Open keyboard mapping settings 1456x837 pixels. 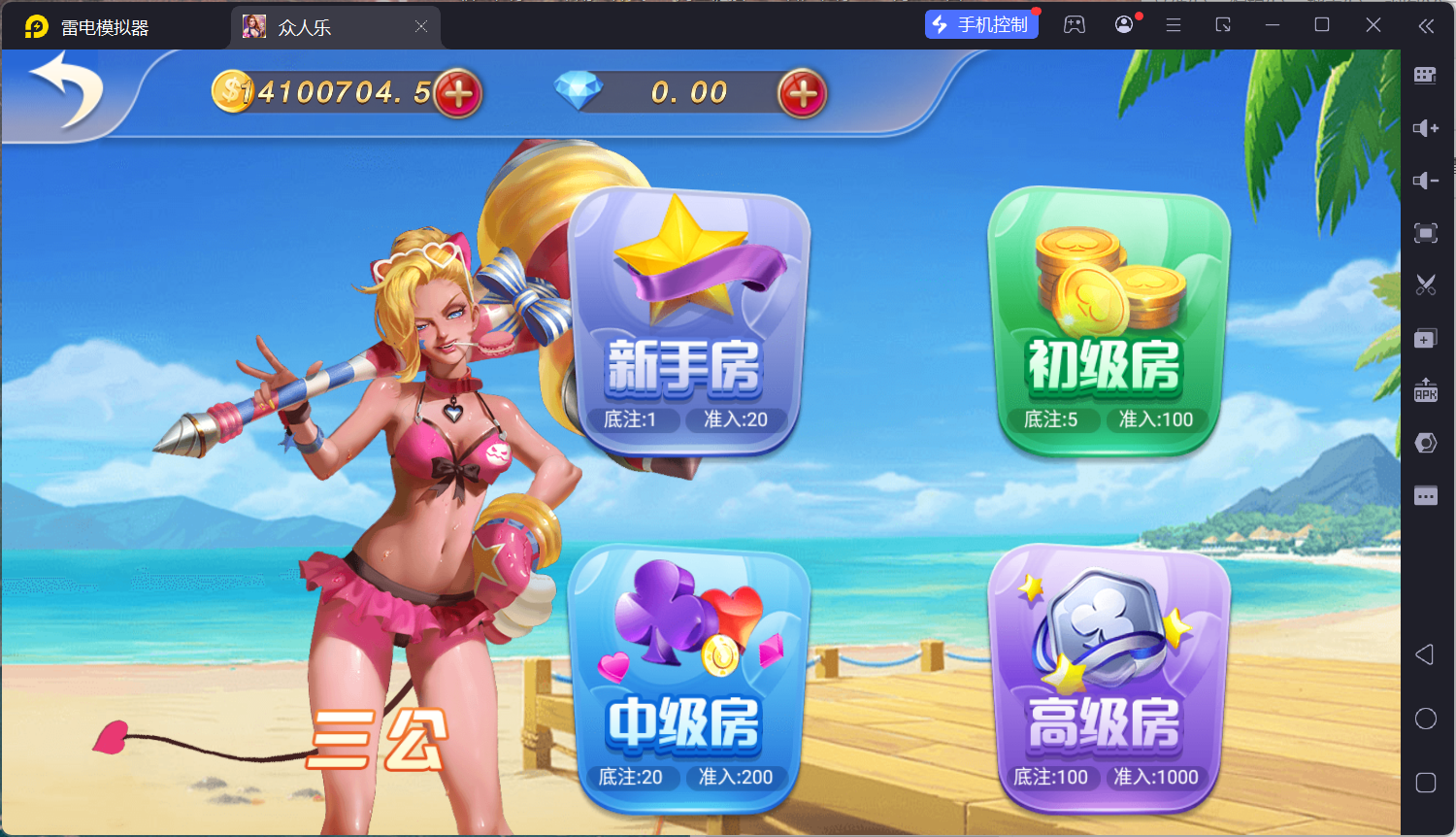(1425, 74)
